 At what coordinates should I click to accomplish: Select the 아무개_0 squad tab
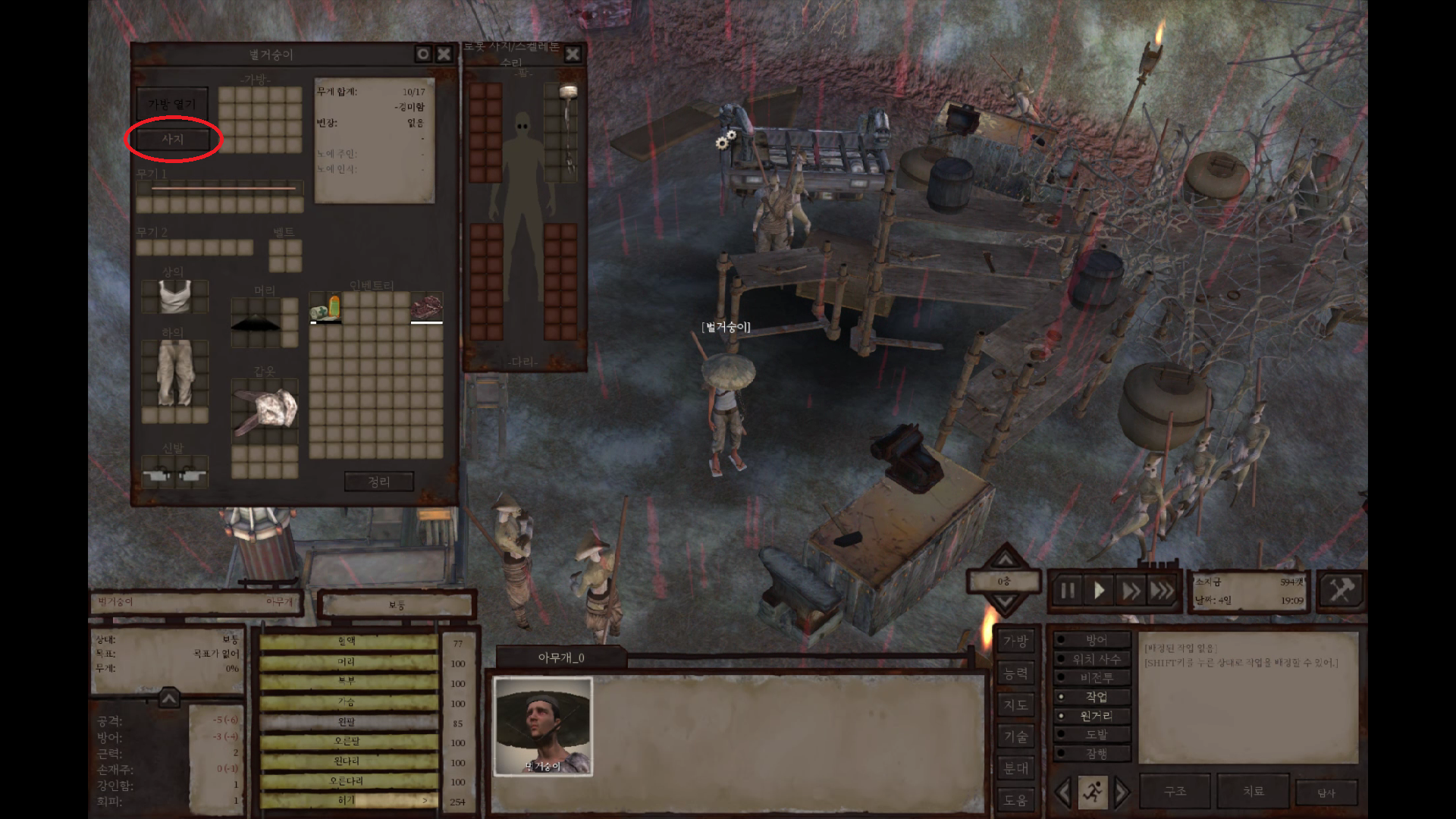pyautogui.click(x=561, y=657)
